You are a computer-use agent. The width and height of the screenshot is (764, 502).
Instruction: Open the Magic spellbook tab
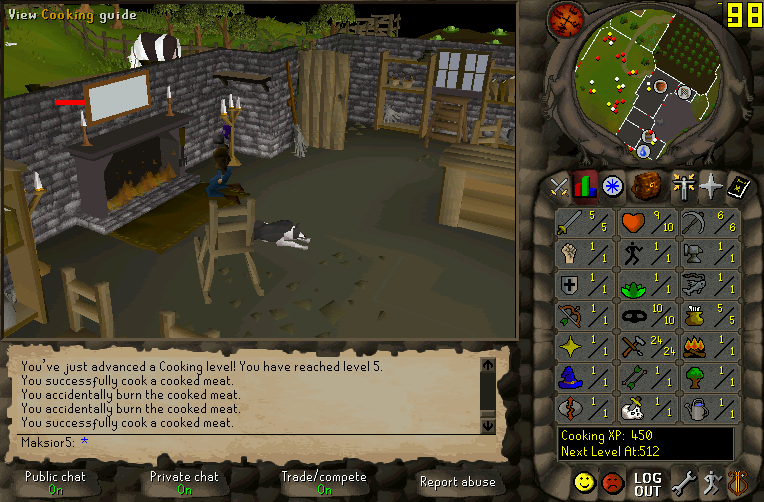[738, 187]
